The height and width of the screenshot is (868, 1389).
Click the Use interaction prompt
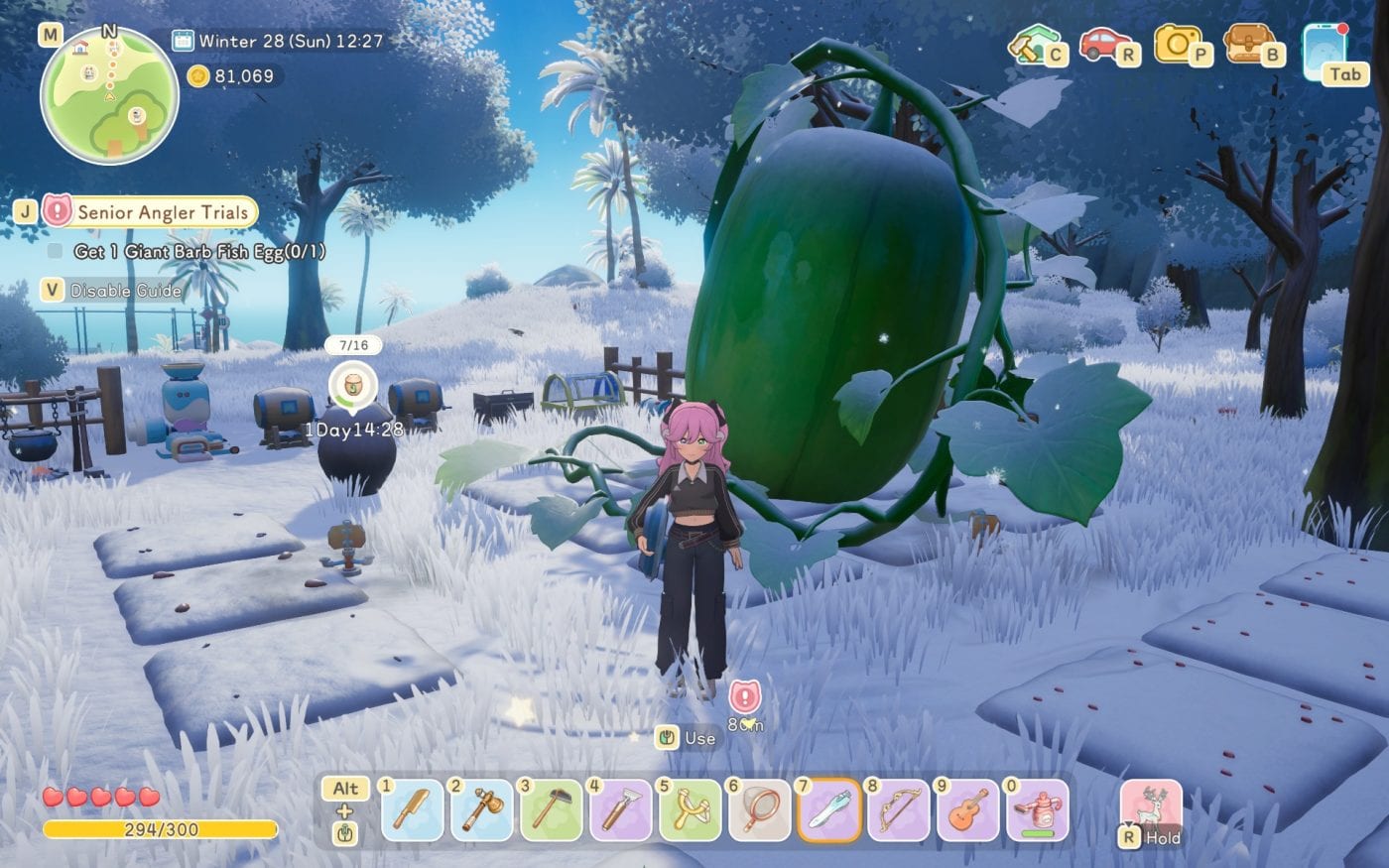point(684,738)
